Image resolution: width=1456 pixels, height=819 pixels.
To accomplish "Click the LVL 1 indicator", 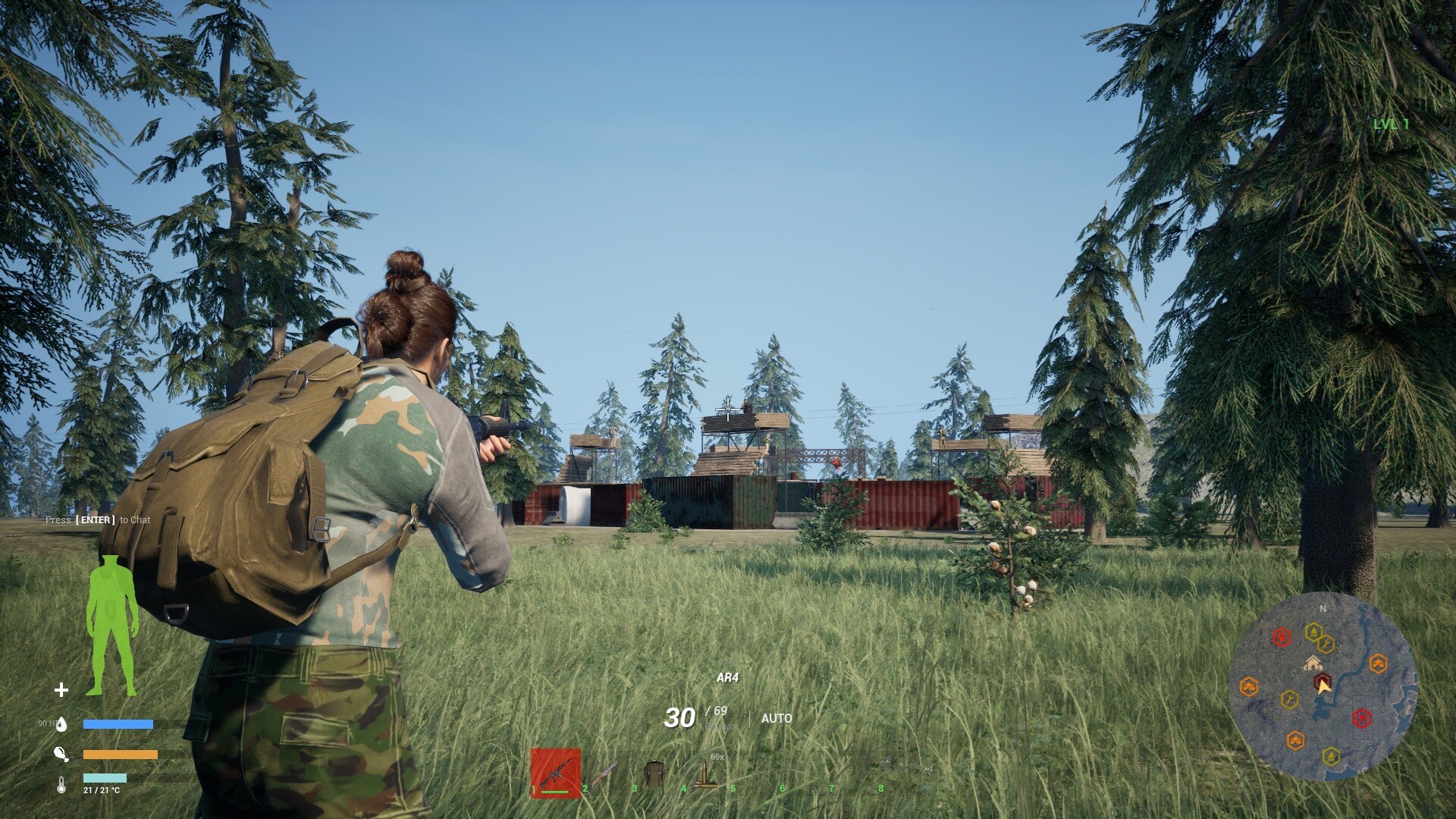I will [1392, 124].
